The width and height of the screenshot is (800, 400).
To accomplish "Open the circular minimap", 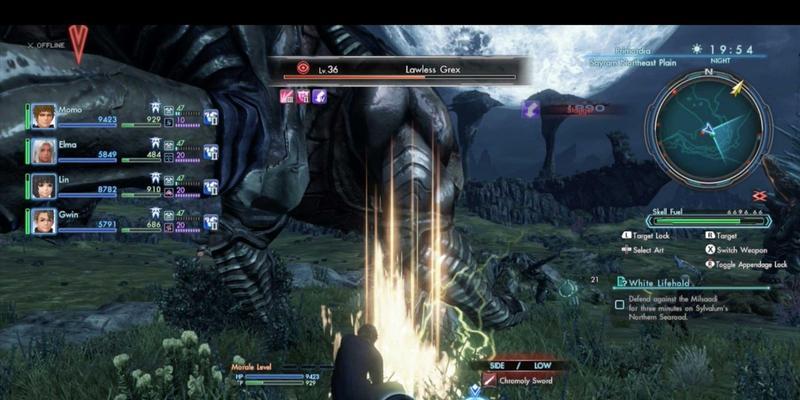I will tap(709, 127).
